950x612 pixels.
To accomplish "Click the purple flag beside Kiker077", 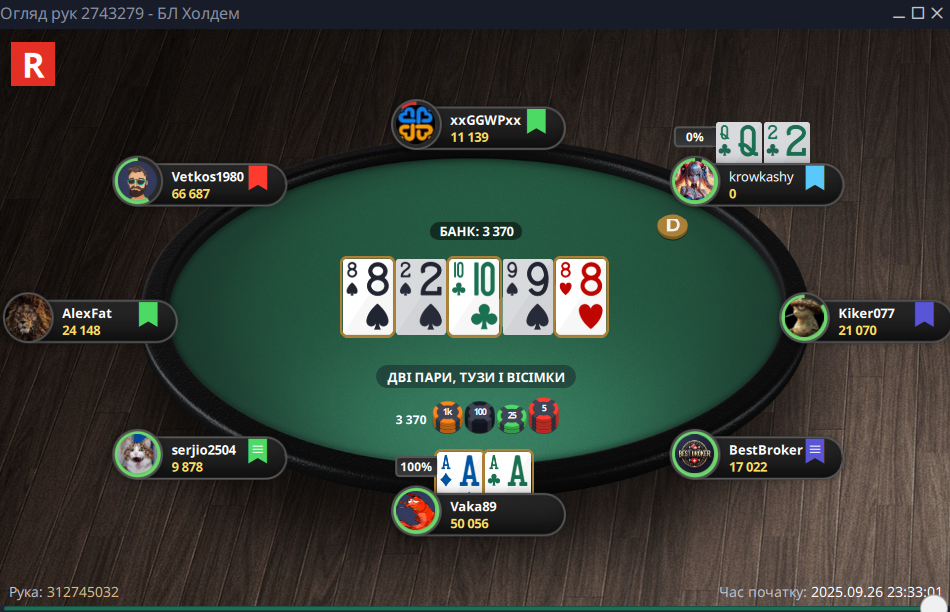I will pyautogui.click(x=924, y=314).
